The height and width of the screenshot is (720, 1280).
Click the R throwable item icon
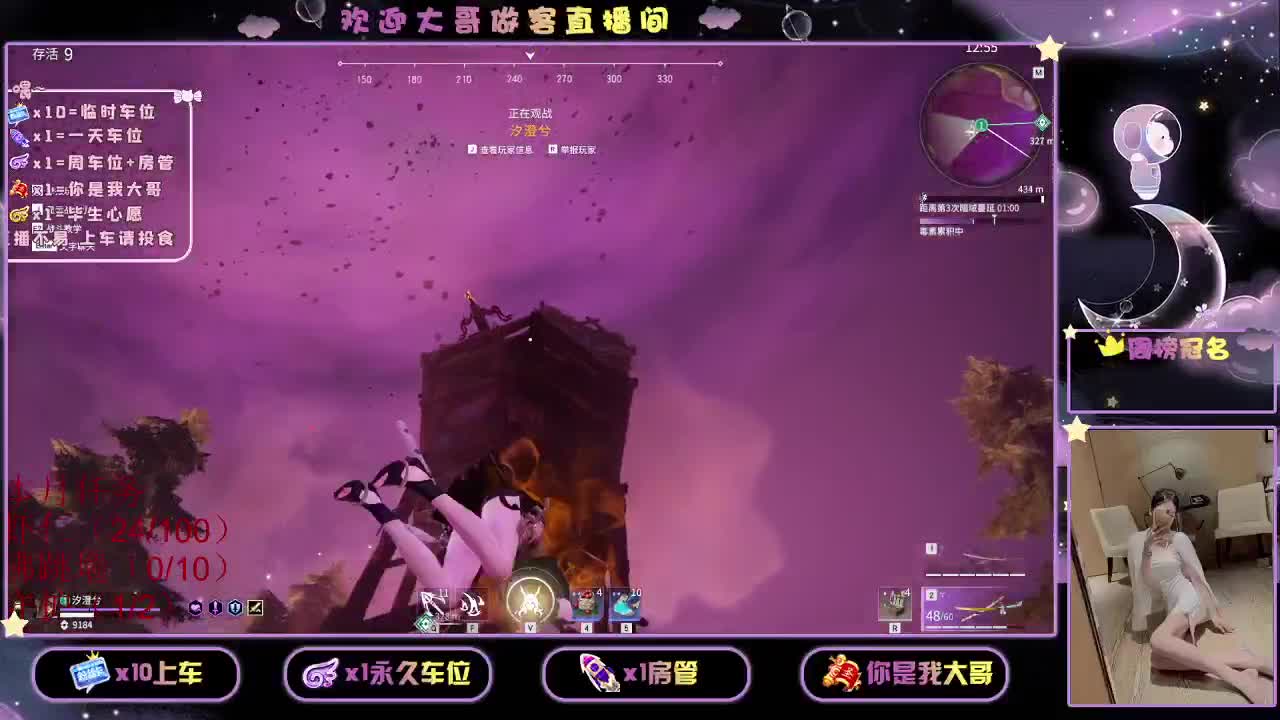tap(895, 602)
